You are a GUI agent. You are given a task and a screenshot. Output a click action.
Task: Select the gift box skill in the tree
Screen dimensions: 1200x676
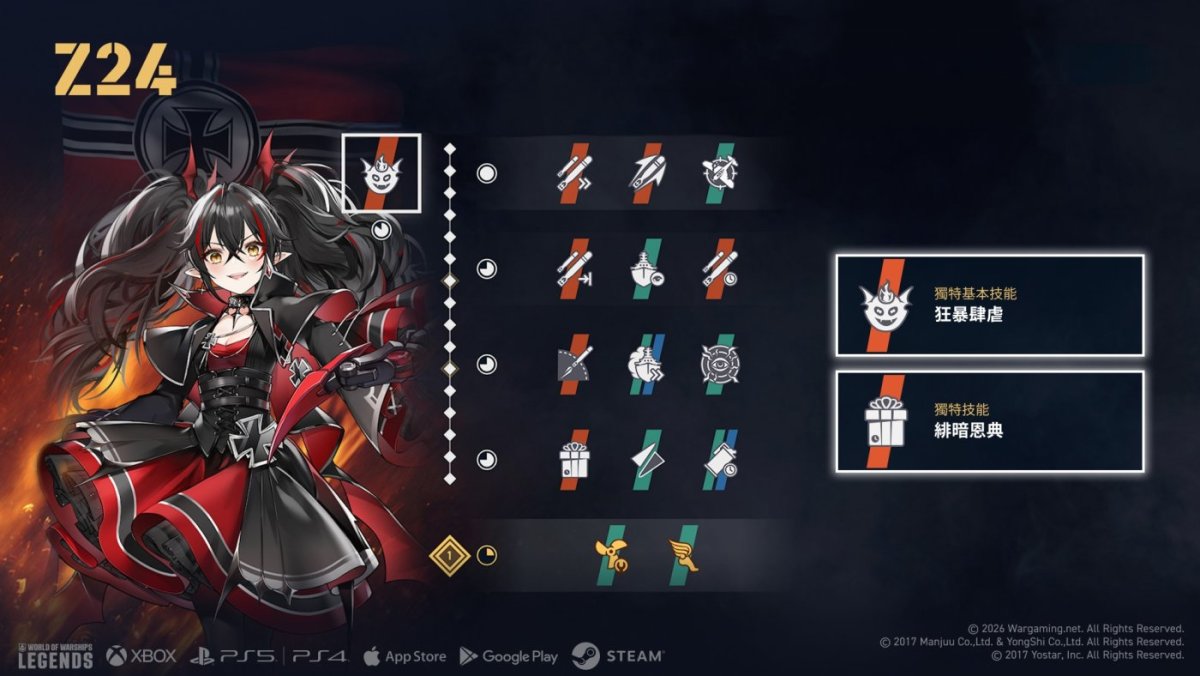click(x=574, y=459)
